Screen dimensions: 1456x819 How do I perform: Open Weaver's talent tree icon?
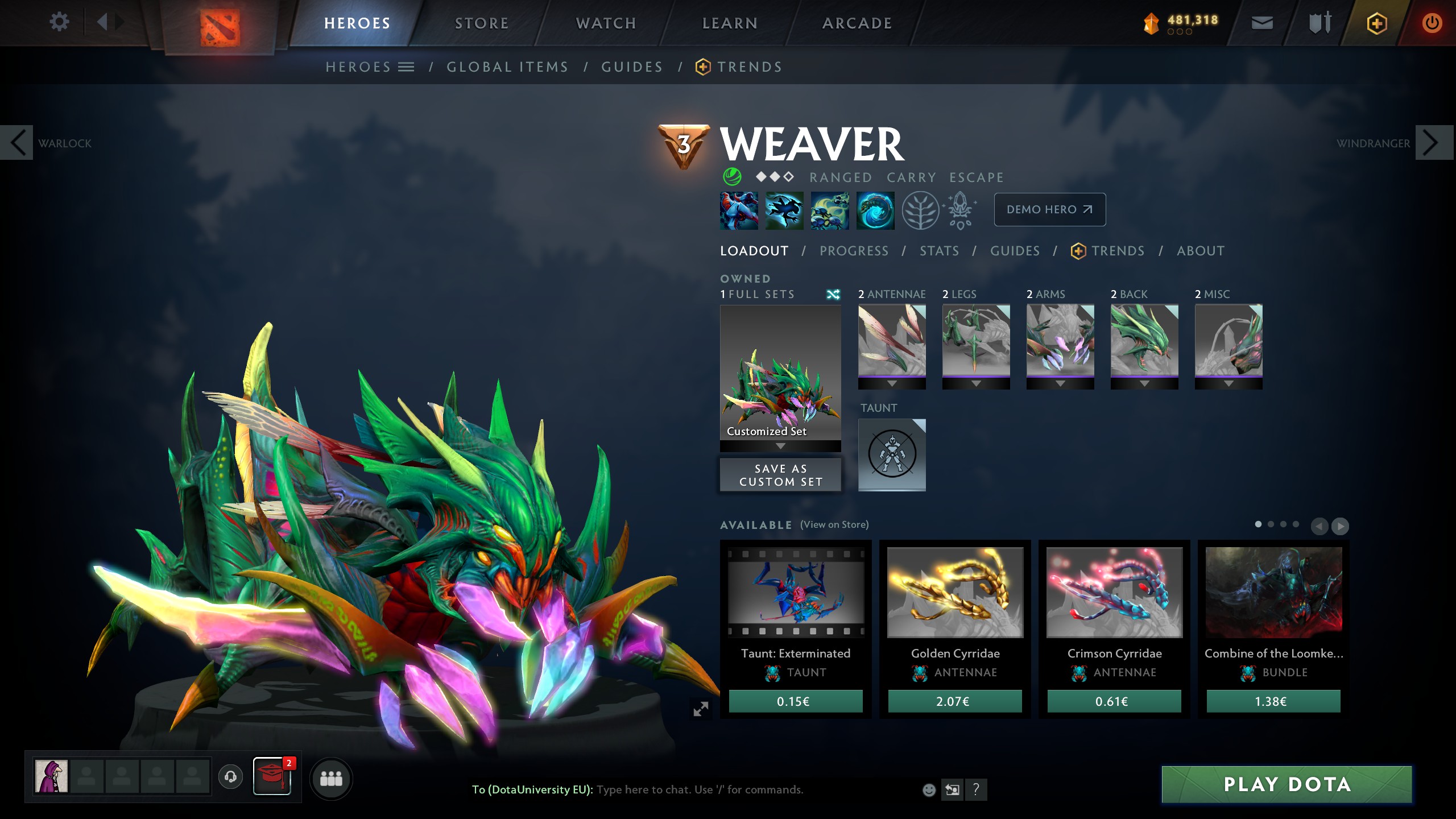(921, 210)
